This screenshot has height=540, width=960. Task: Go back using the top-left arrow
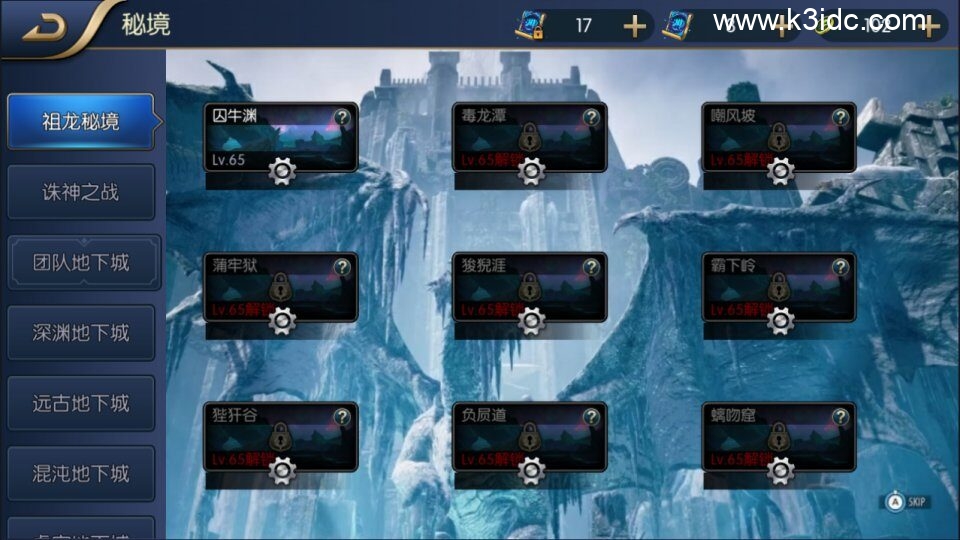tap(45, 24)
